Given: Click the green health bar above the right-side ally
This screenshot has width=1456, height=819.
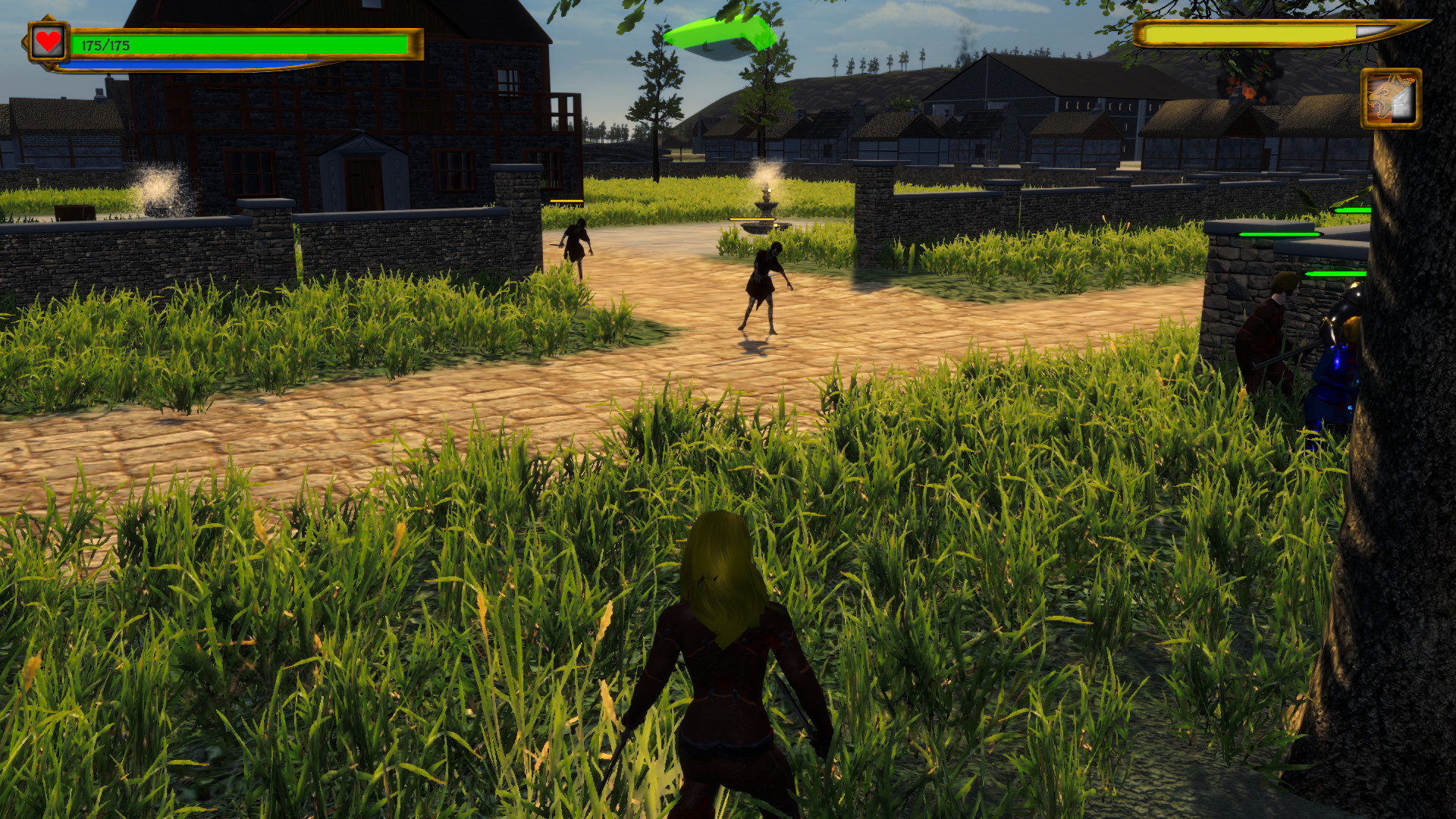Looking at the screenshot, I should pos(1336,275).
